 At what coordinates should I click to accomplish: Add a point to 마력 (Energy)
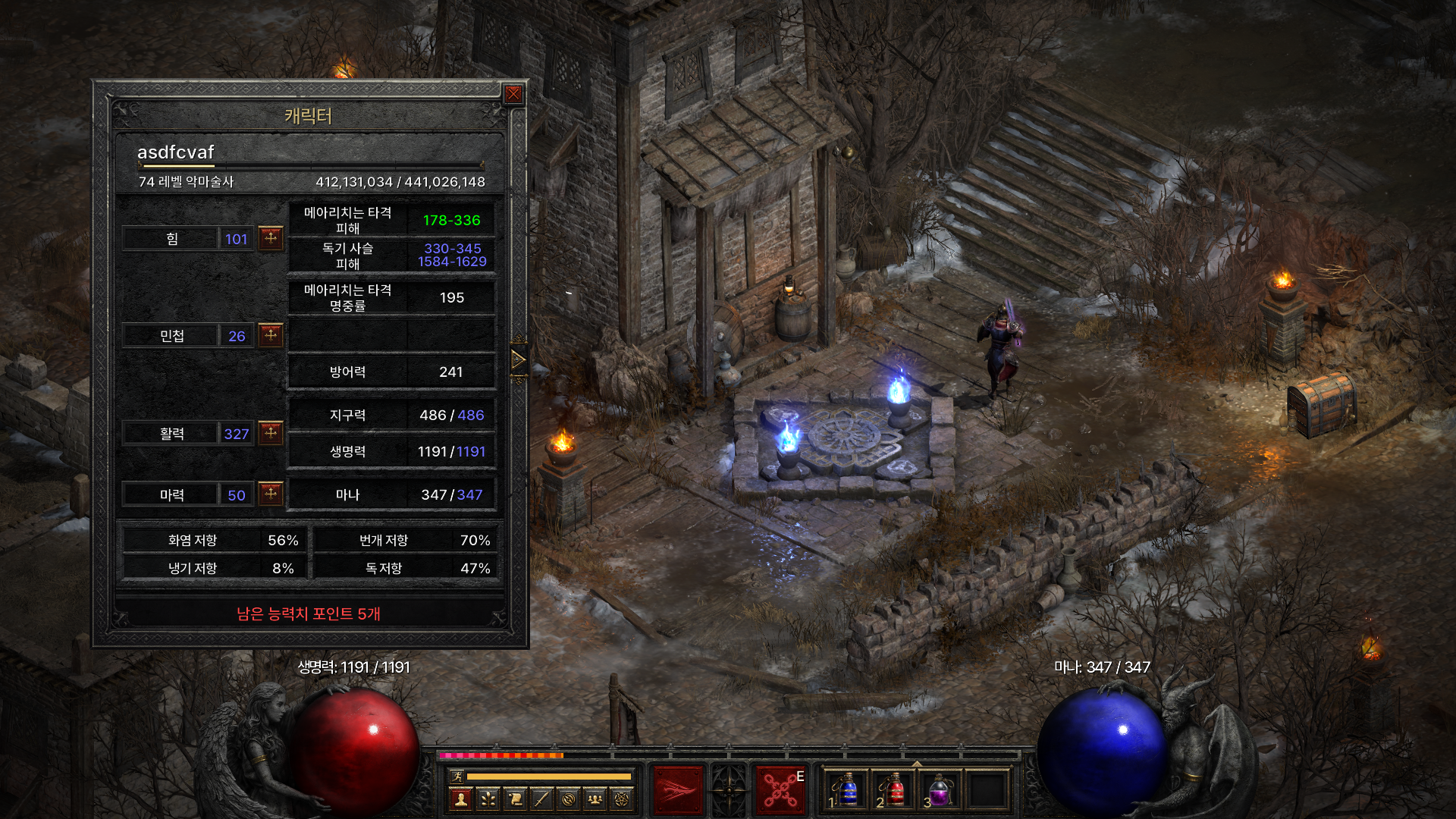click(x=271, y=494)
